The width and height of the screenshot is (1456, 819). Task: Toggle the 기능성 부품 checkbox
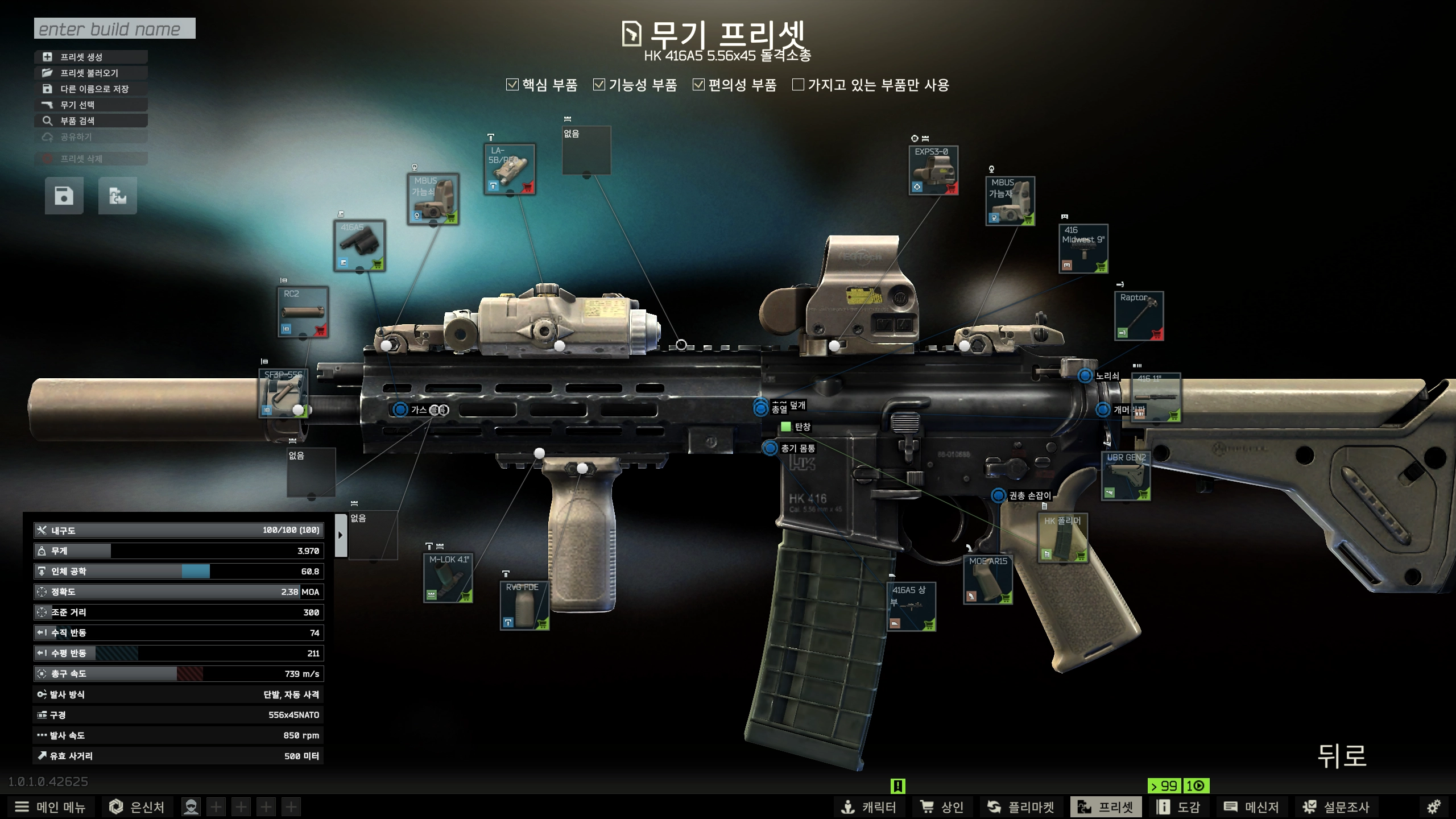pos(599,85)
